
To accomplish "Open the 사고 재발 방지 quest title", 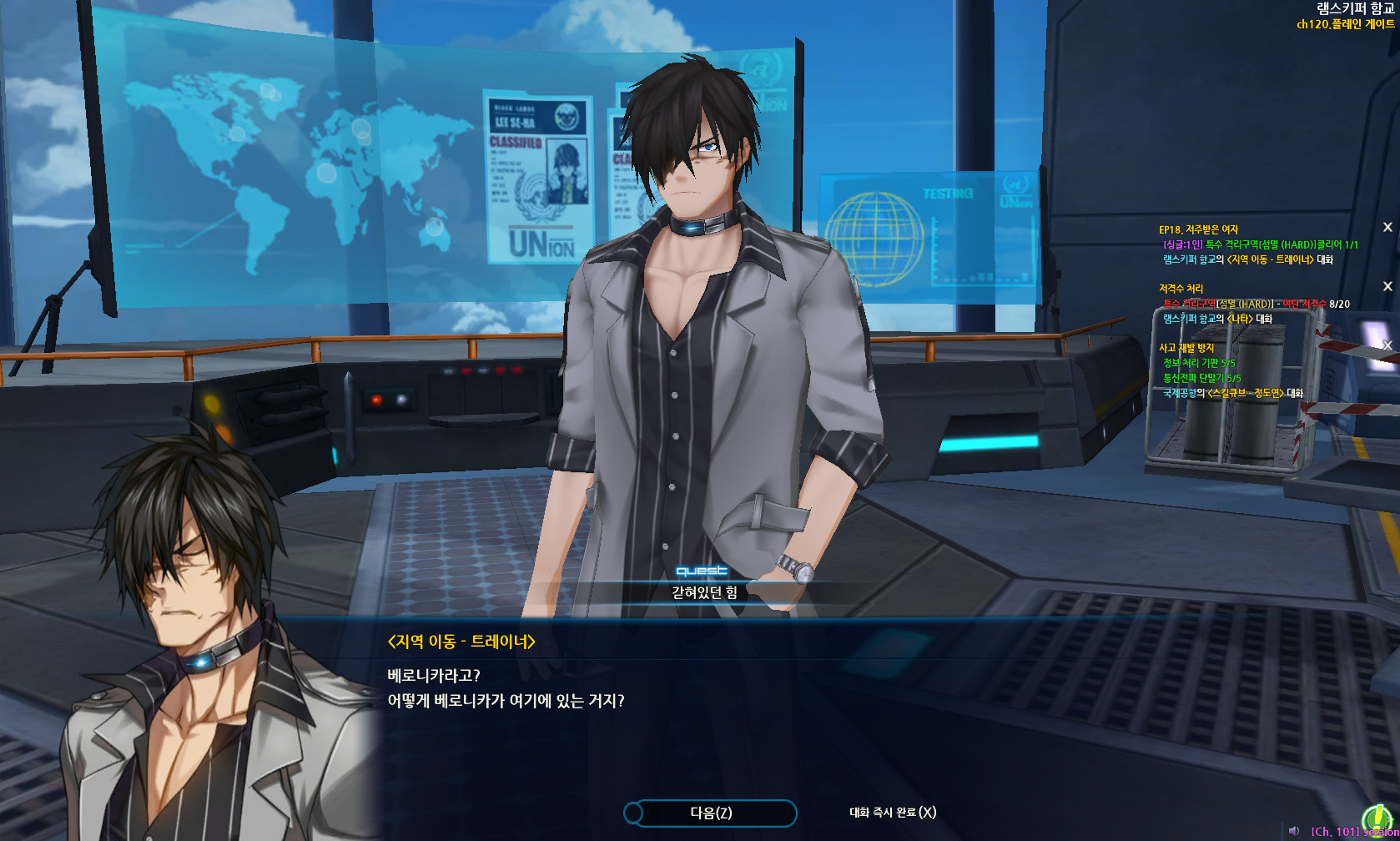I will (1186, 348).
